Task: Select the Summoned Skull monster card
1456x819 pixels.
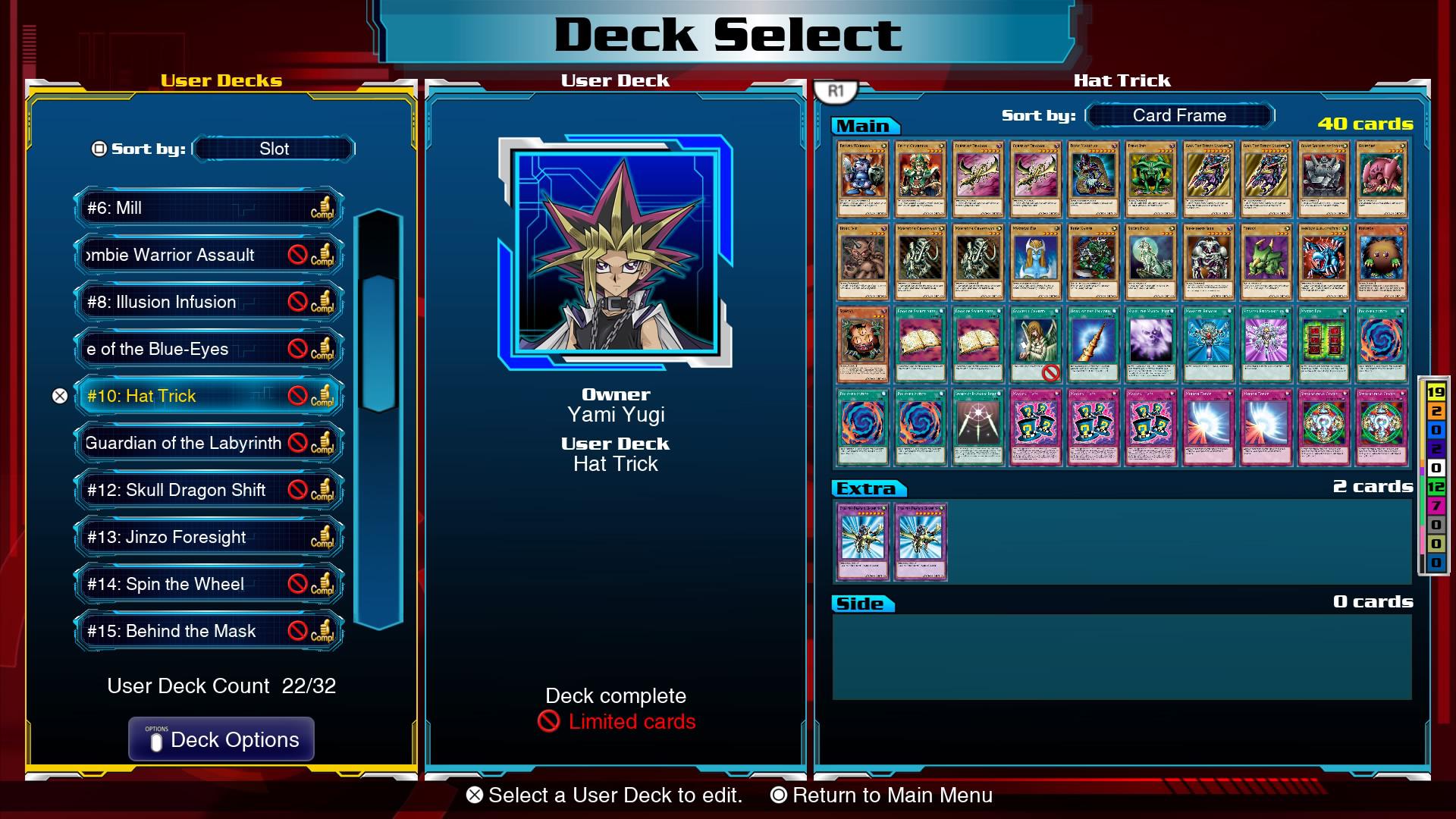Action: pos(1209,263)
